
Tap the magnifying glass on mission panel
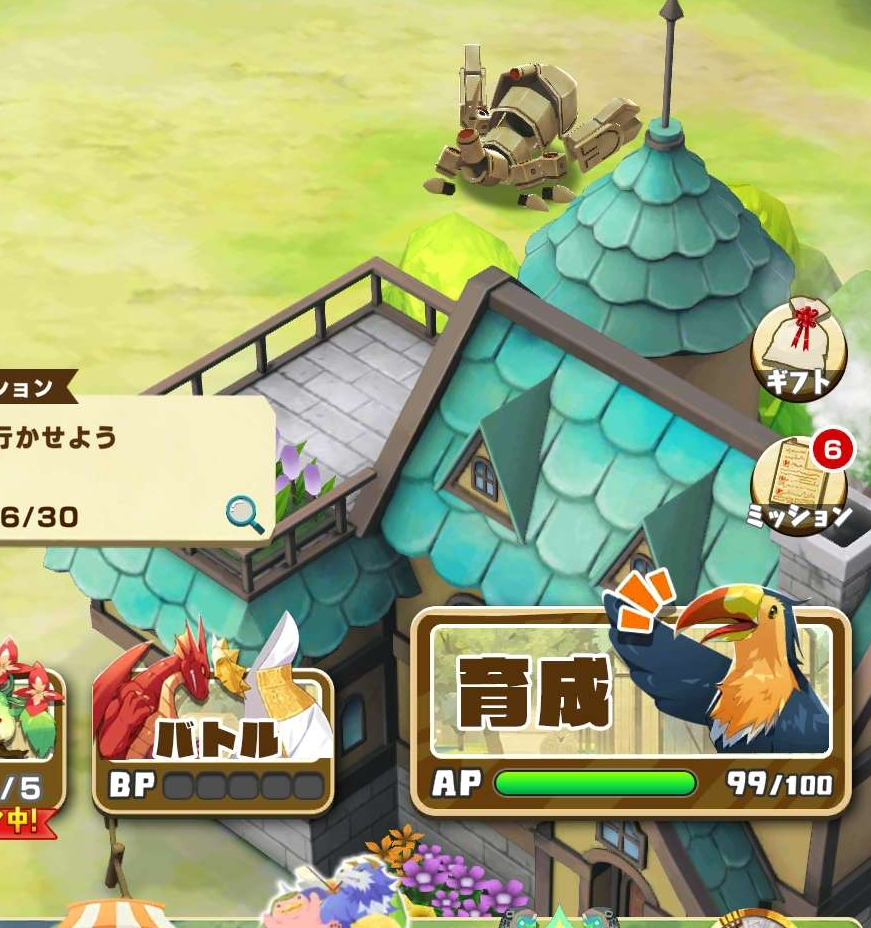click(245, 515)
